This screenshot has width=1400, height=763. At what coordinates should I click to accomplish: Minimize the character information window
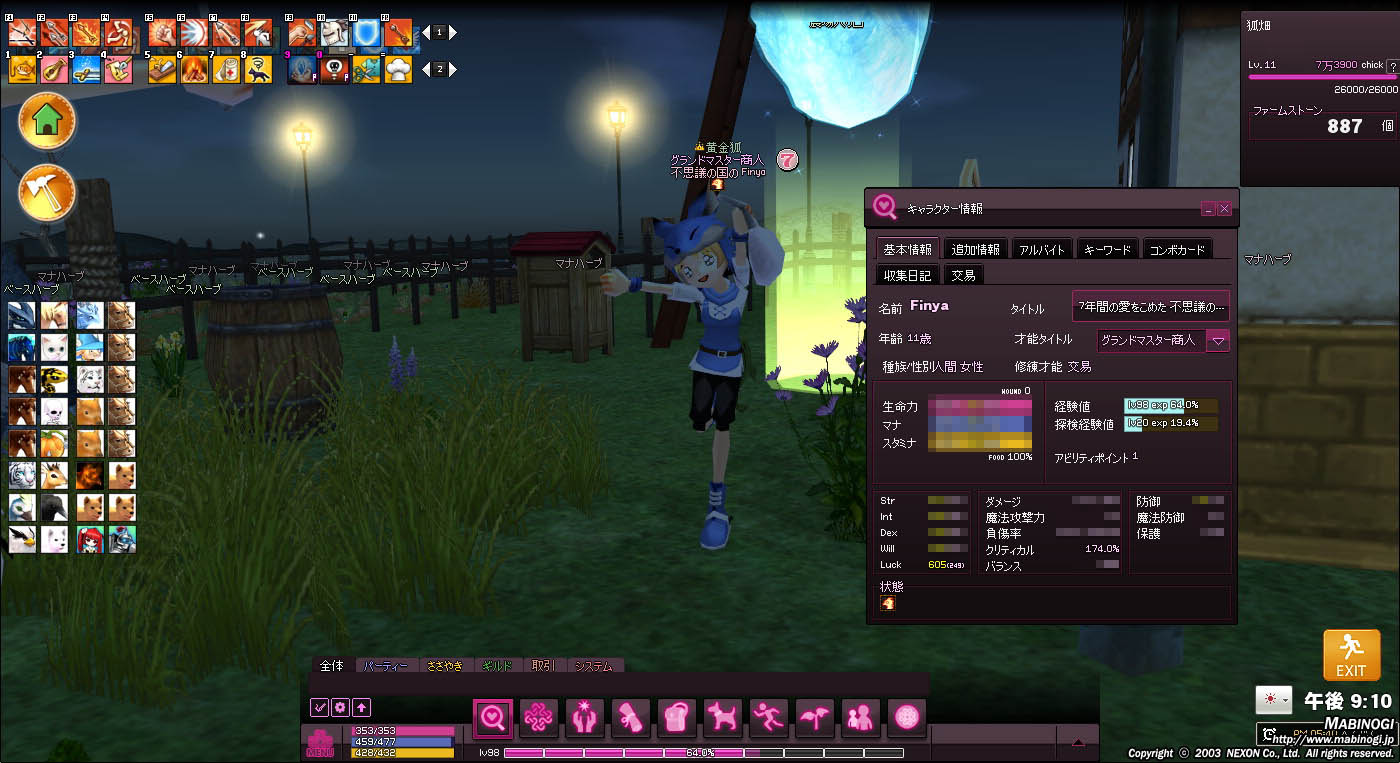(x=1208, y=209)
